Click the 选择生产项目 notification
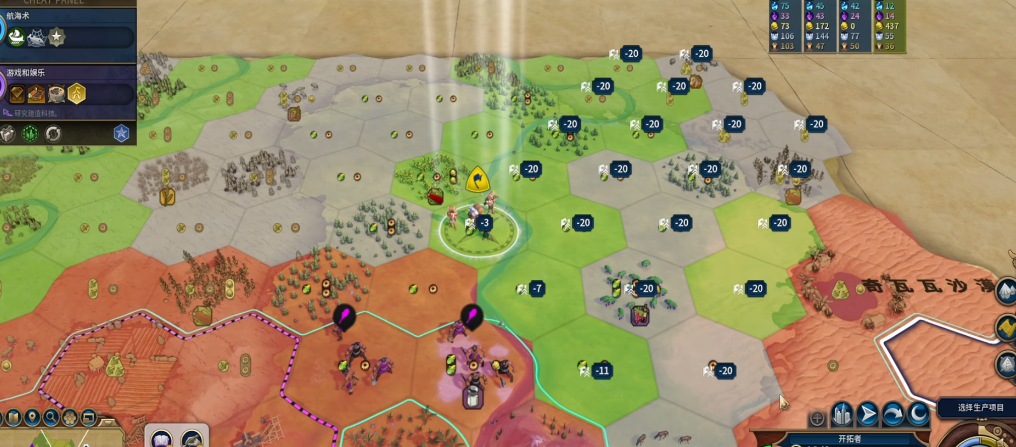Screen dimensions: 1016x447 click(x=978, y=407)
